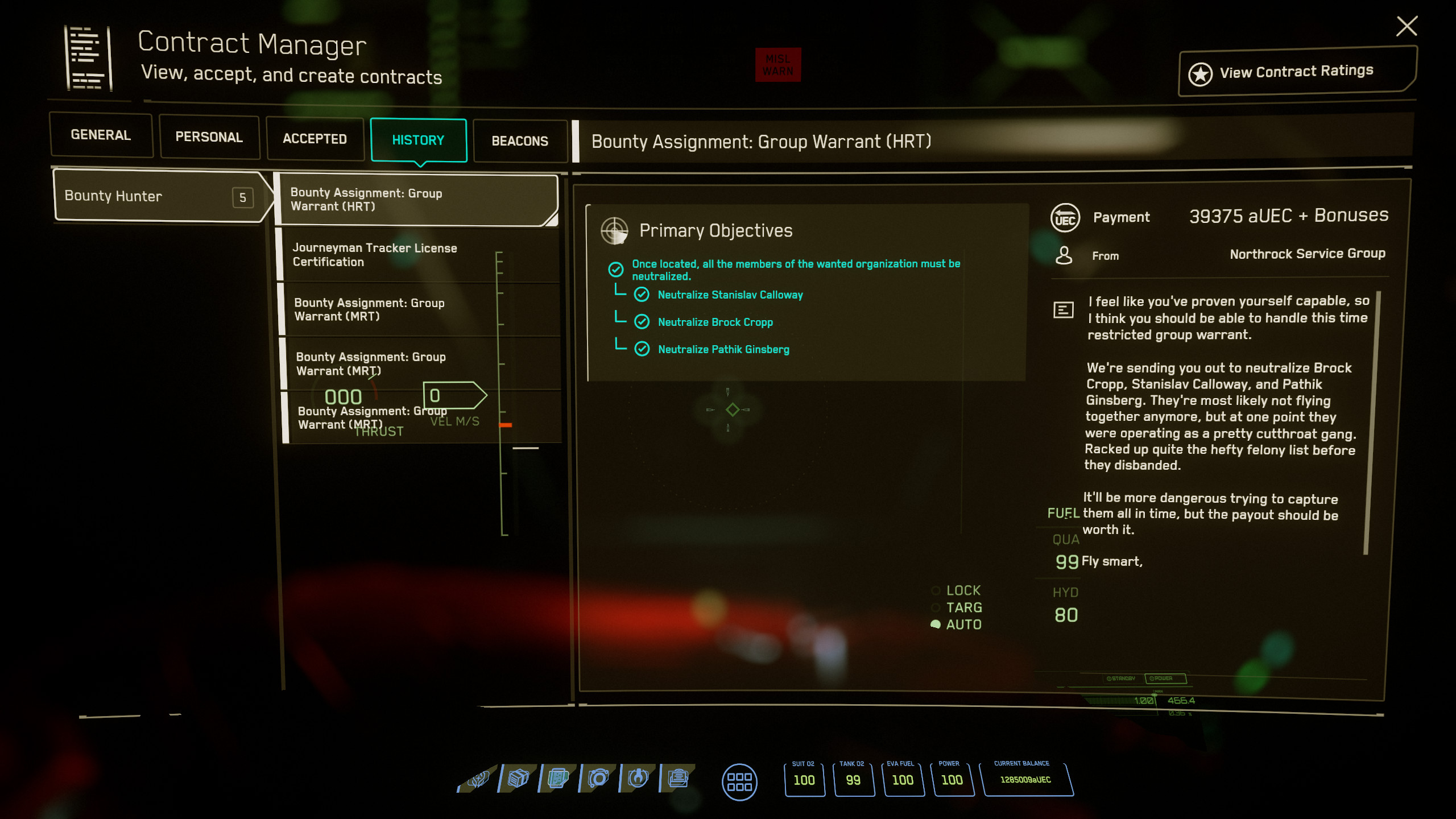Open the cargo box app icon
Image resolution: width=1456 pixels, height=819 pixels.
coord(518,777)
